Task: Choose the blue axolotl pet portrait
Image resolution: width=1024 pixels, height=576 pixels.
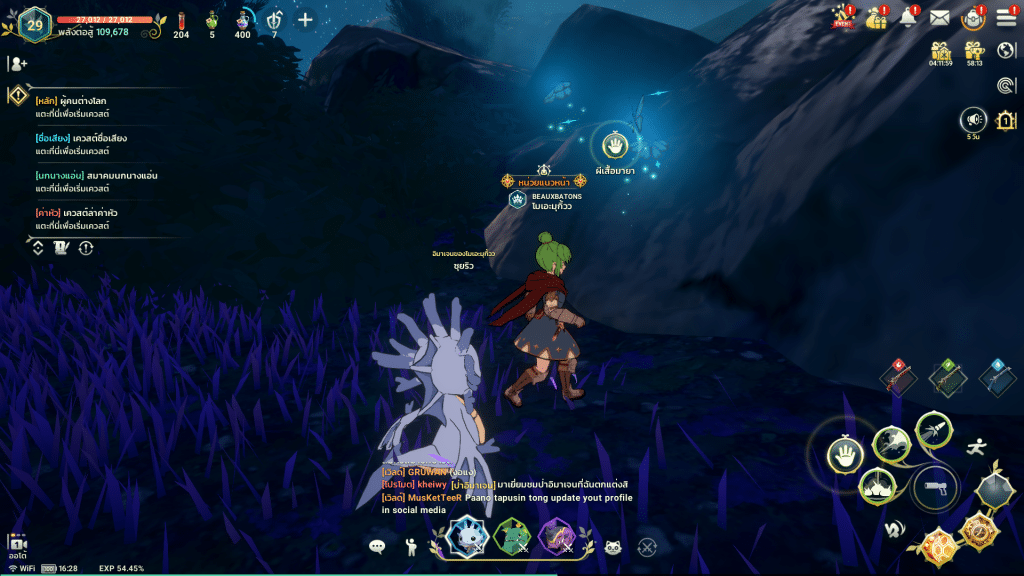Action: tap(465, 535)
